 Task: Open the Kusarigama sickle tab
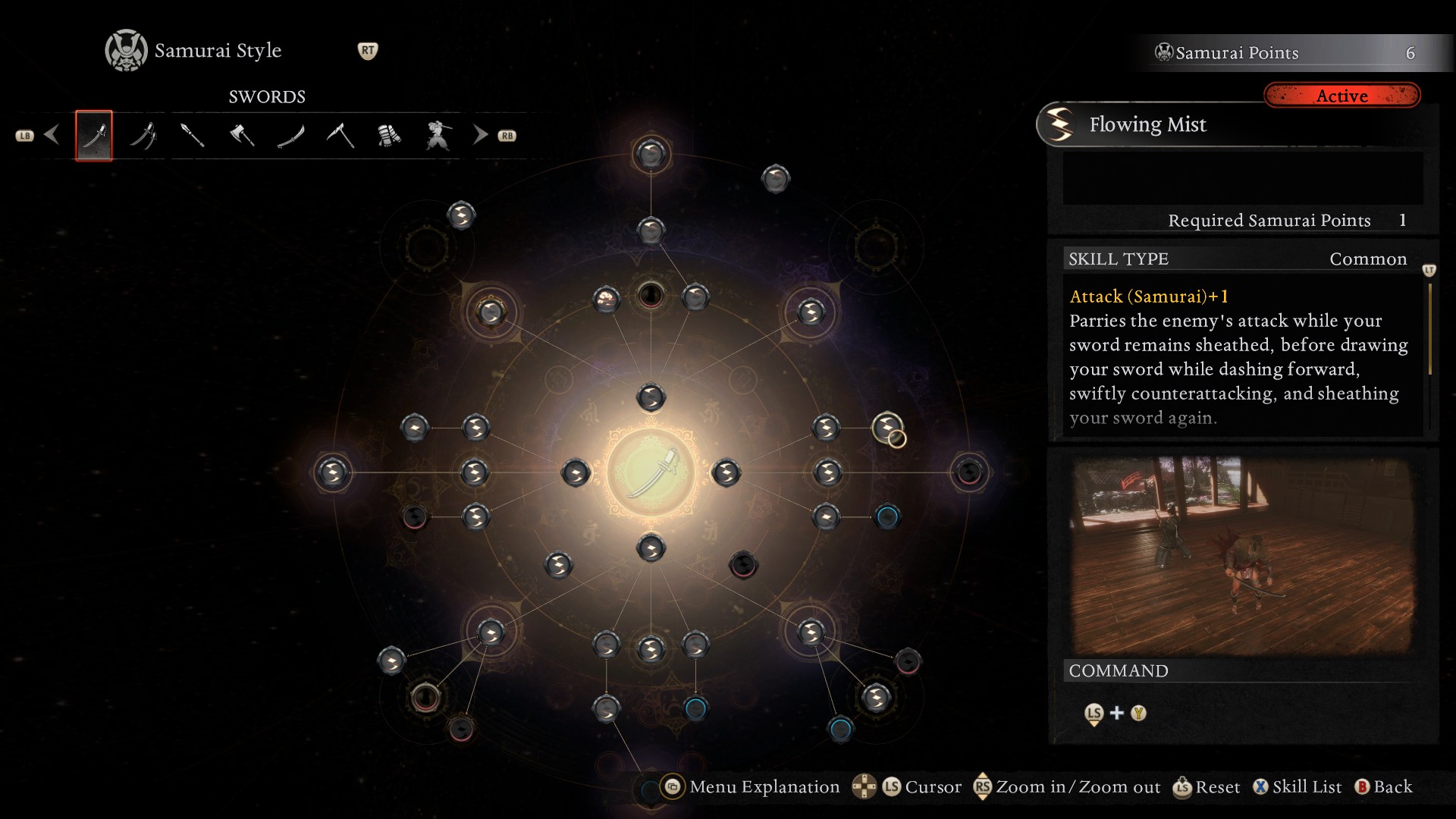coord(340,136)
